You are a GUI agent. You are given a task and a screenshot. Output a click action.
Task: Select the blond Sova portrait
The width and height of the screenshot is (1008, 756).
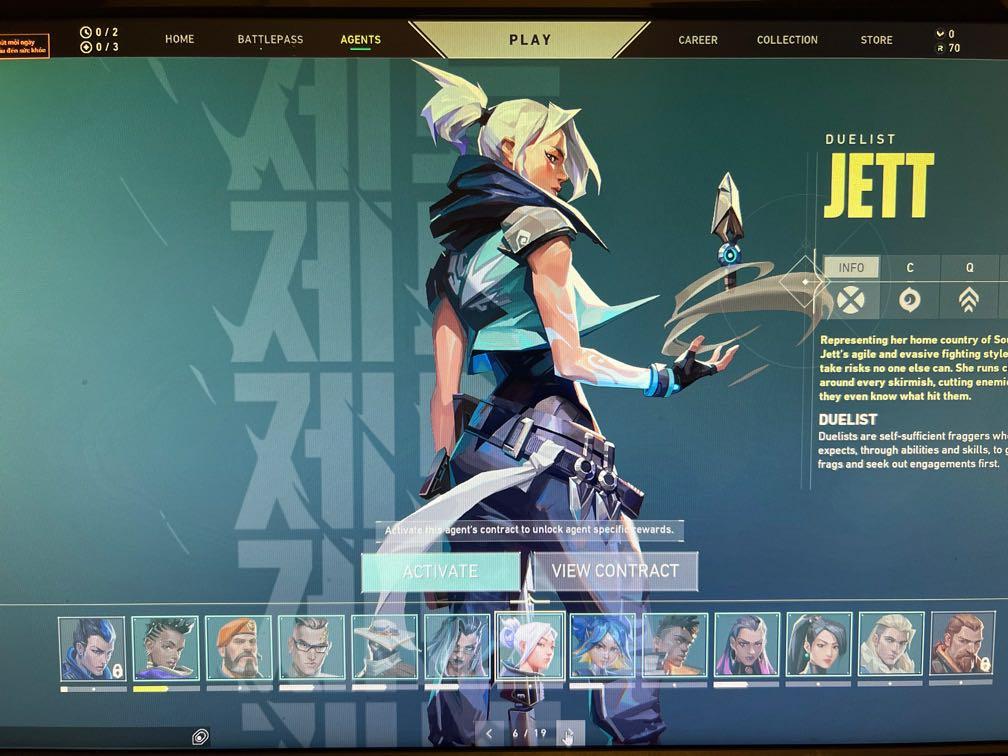[891, 647]
